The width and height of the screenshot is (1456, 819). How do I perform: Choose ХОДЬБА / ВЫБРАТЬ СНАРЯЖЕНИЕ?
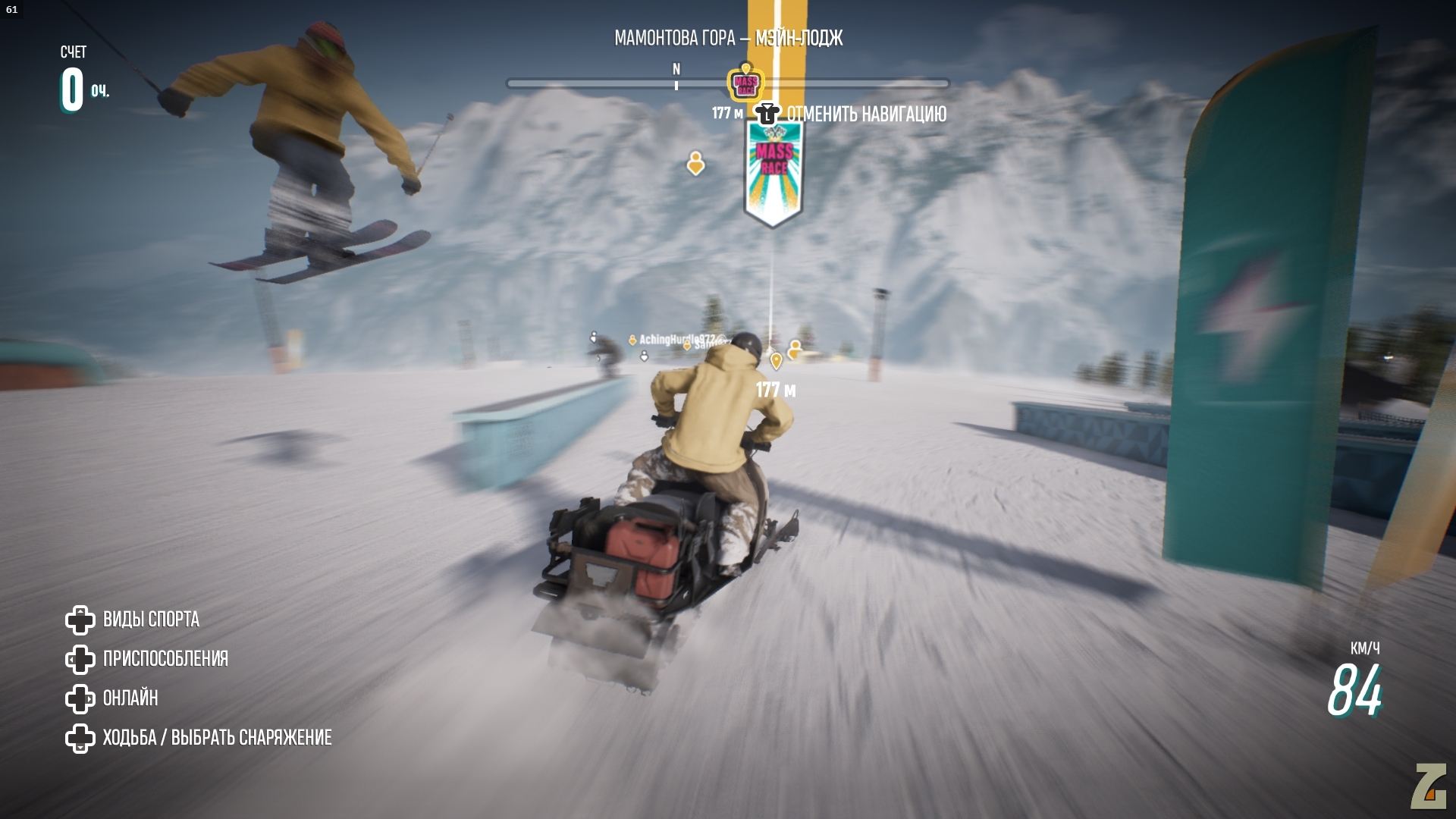coord(217,738)
